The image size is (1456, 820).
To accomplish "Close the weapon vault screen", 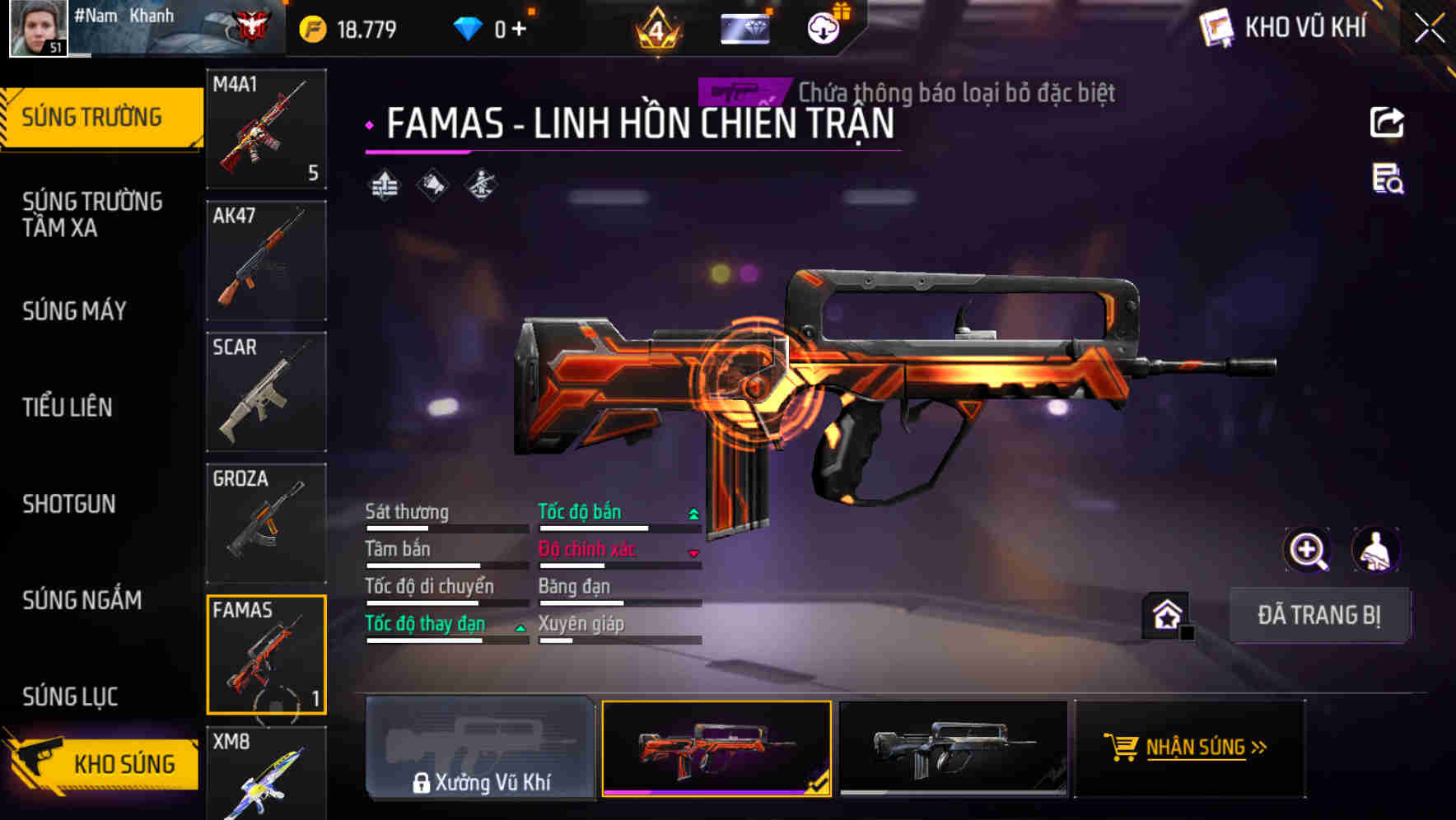I will [x=1430, y=28].
